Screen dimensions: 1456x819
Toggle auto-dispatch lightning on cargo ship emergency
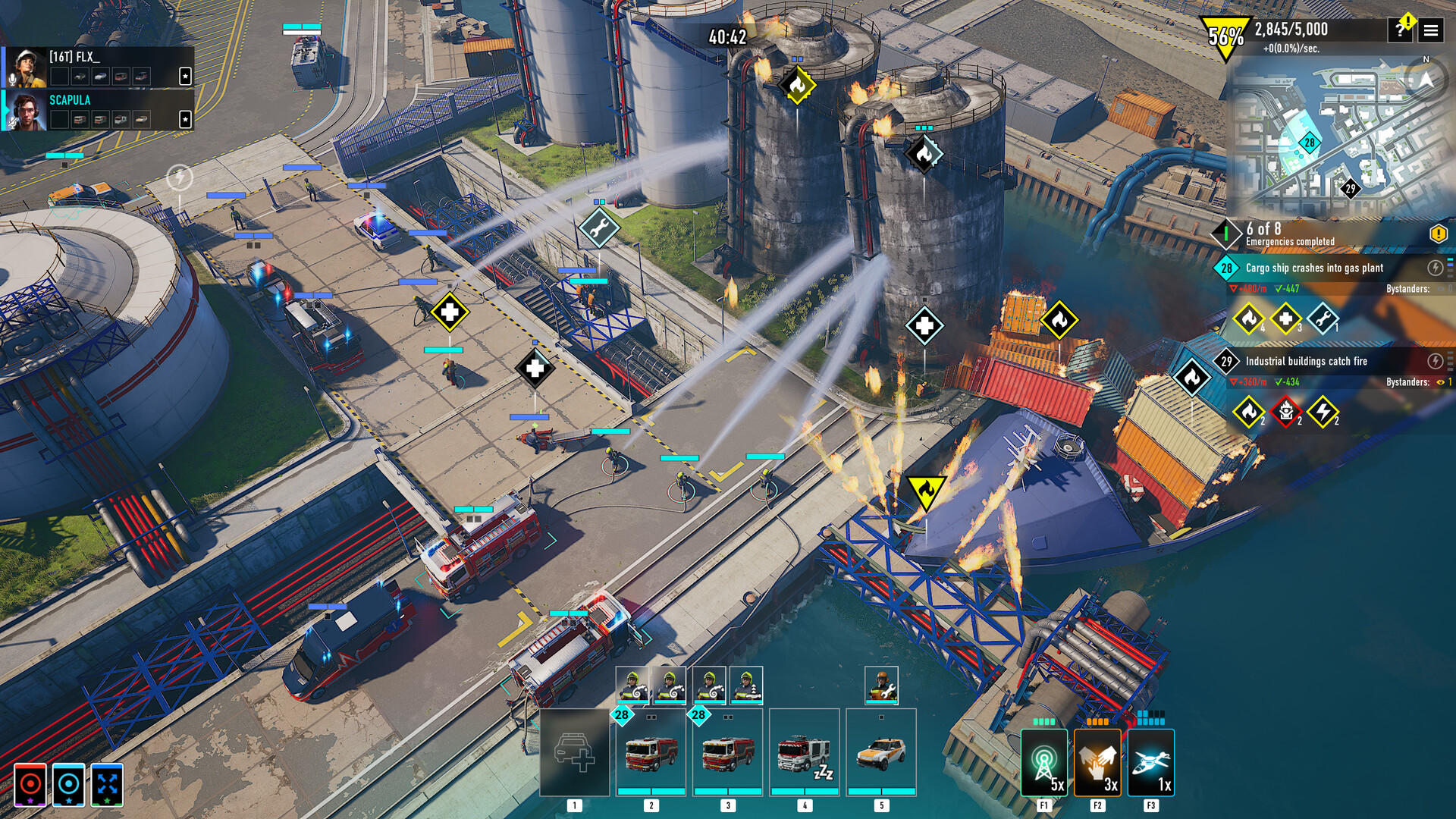tap(1434, 265)
